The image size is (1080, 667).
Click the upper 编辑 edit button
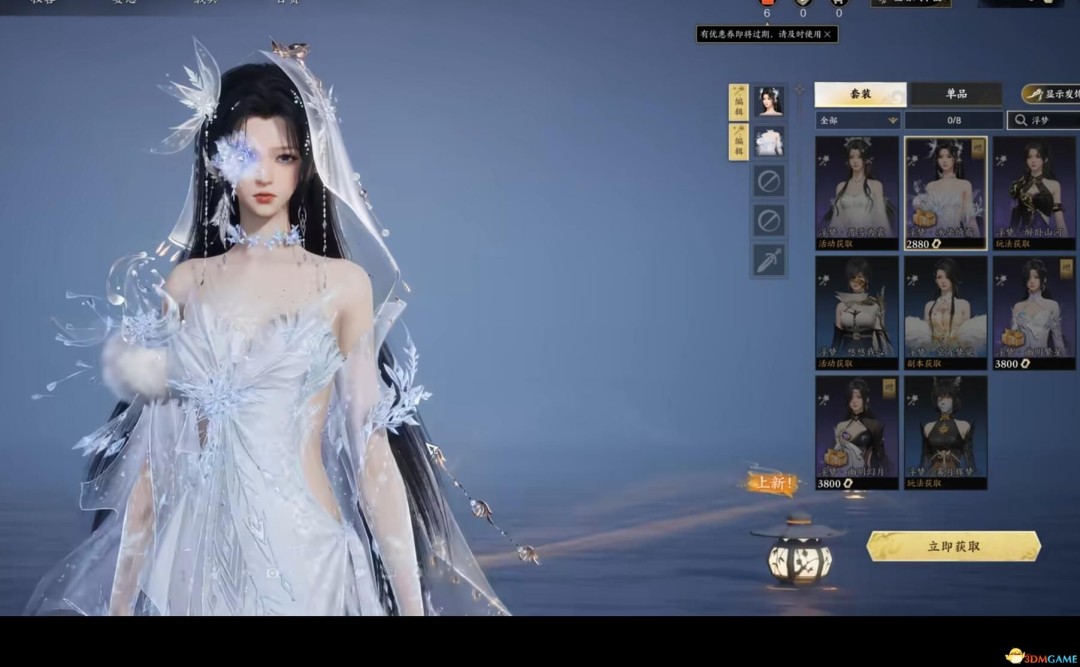coord(738,101)
